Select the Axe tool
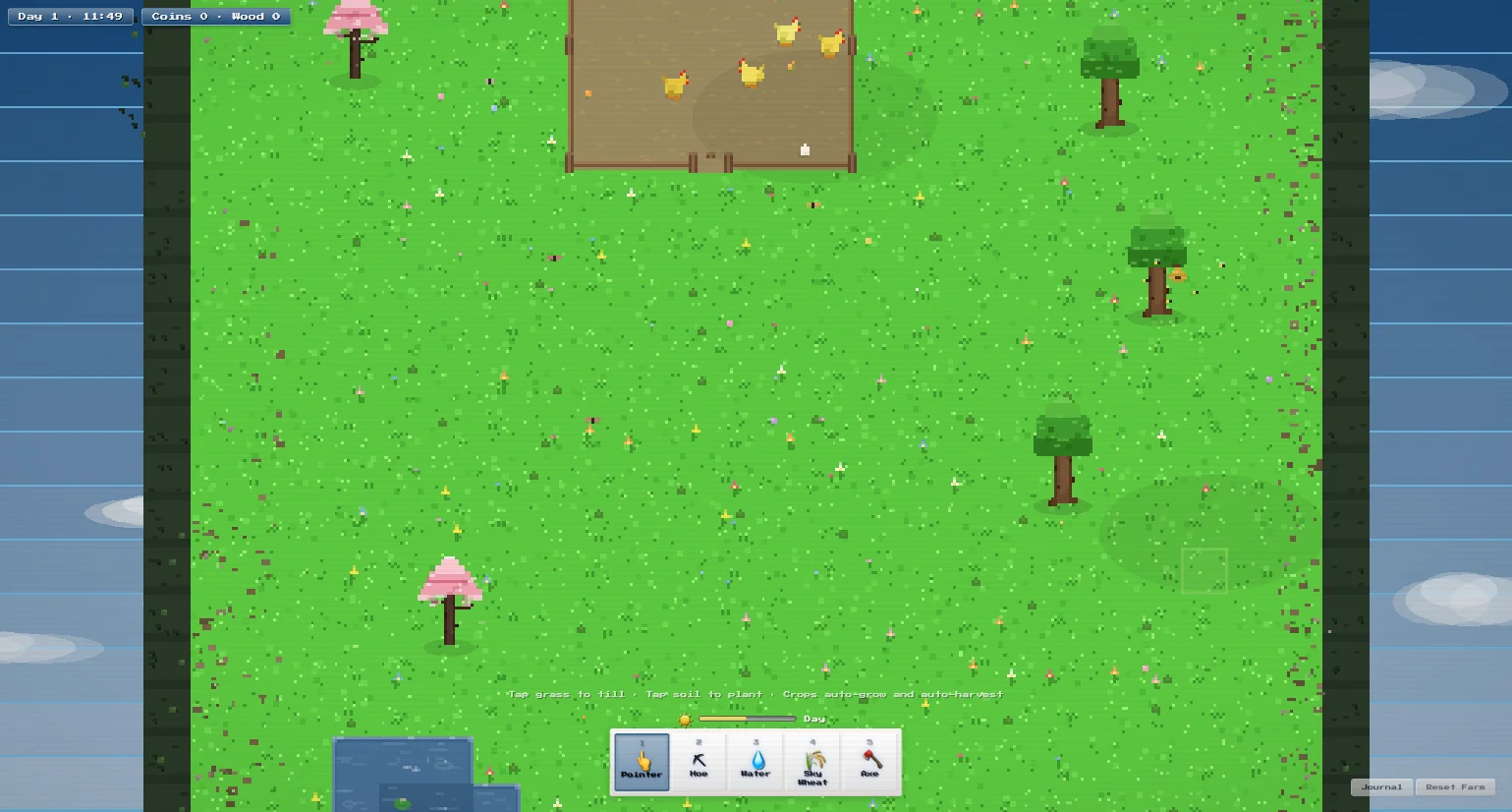Viewport: 1512px width, 812px height. pyautogui.click(x=868, y=762)
